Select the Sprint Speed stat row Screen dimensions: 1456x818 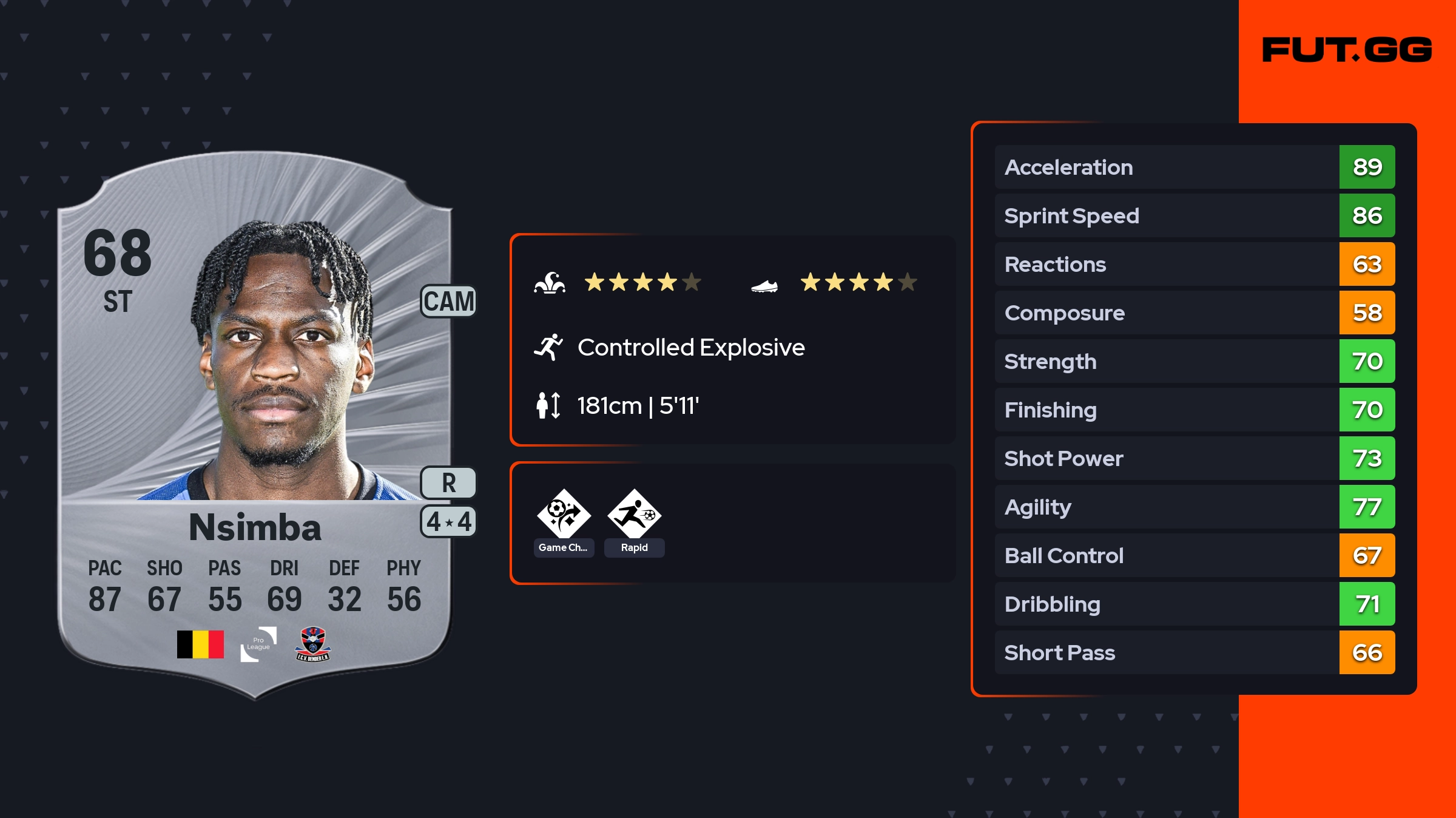pyautogui.click(x=1194, y=215)
